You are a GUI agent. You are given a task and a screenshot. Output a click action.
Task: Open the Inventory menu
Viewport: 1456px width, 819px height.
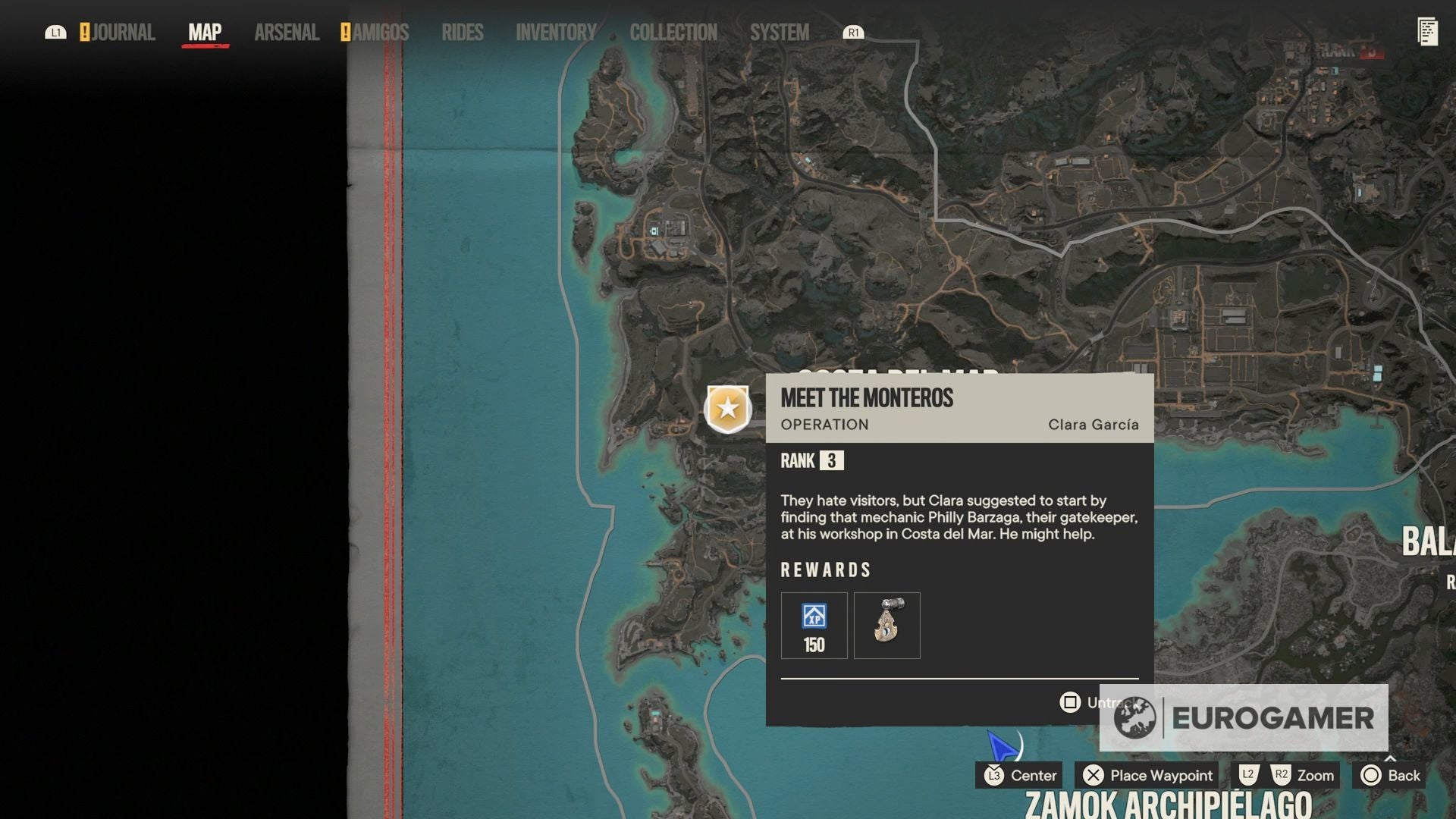coord(556,32)
